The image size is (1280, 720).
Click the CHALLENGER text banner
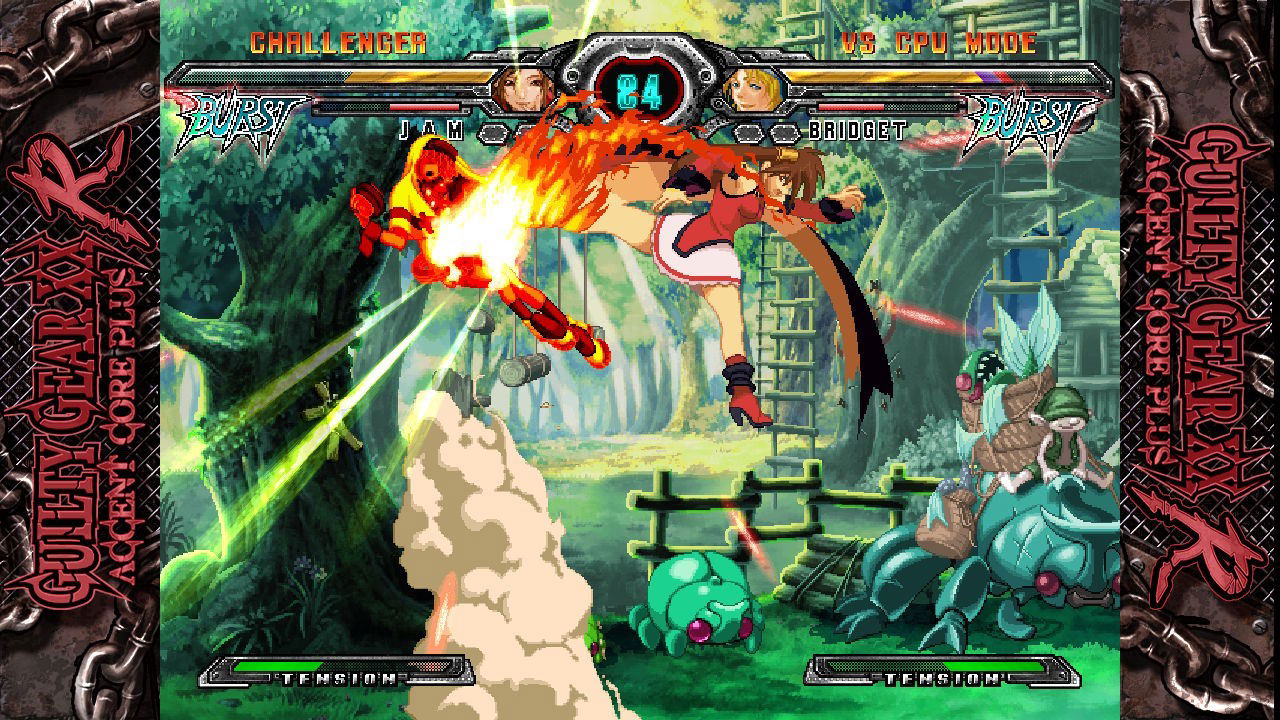point(342,42)
